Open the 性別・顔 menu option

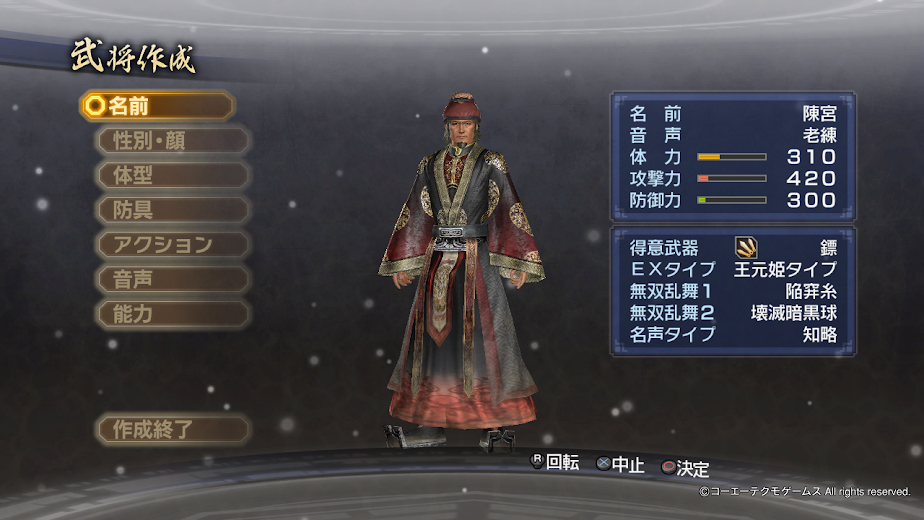pyautogui.click(x=172, y=140)
